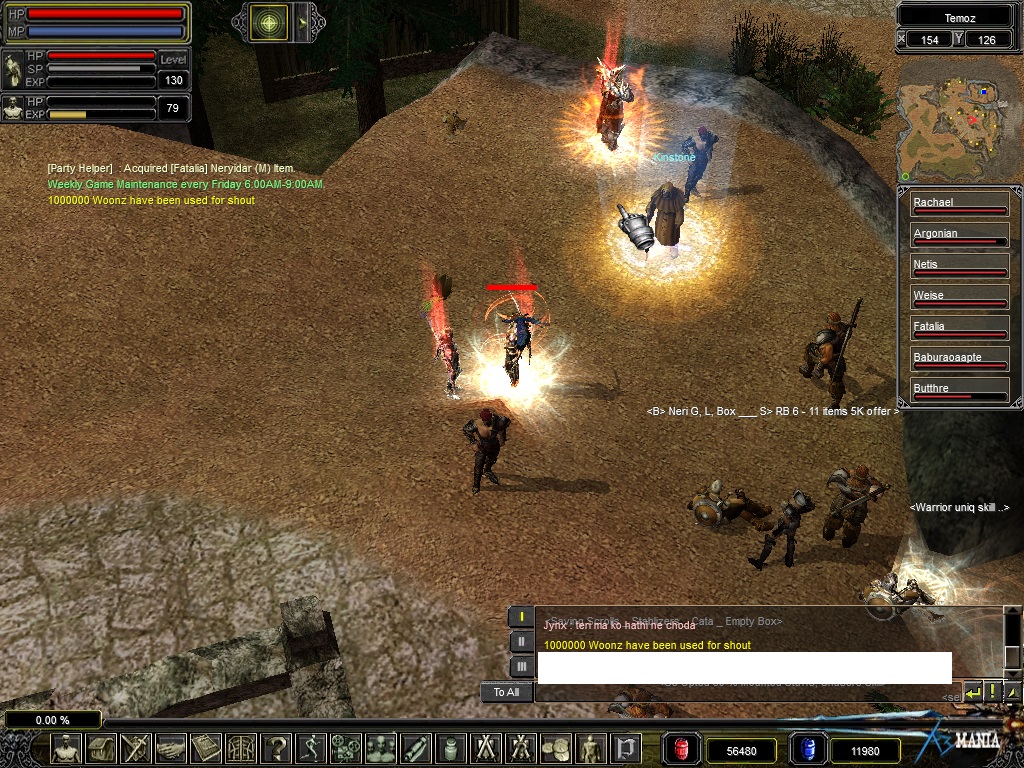Image resolution: width=1024 pixels, height=768 pixels.
Task: Send the chat message with enter arrow button
Action: tap(973, 691)
